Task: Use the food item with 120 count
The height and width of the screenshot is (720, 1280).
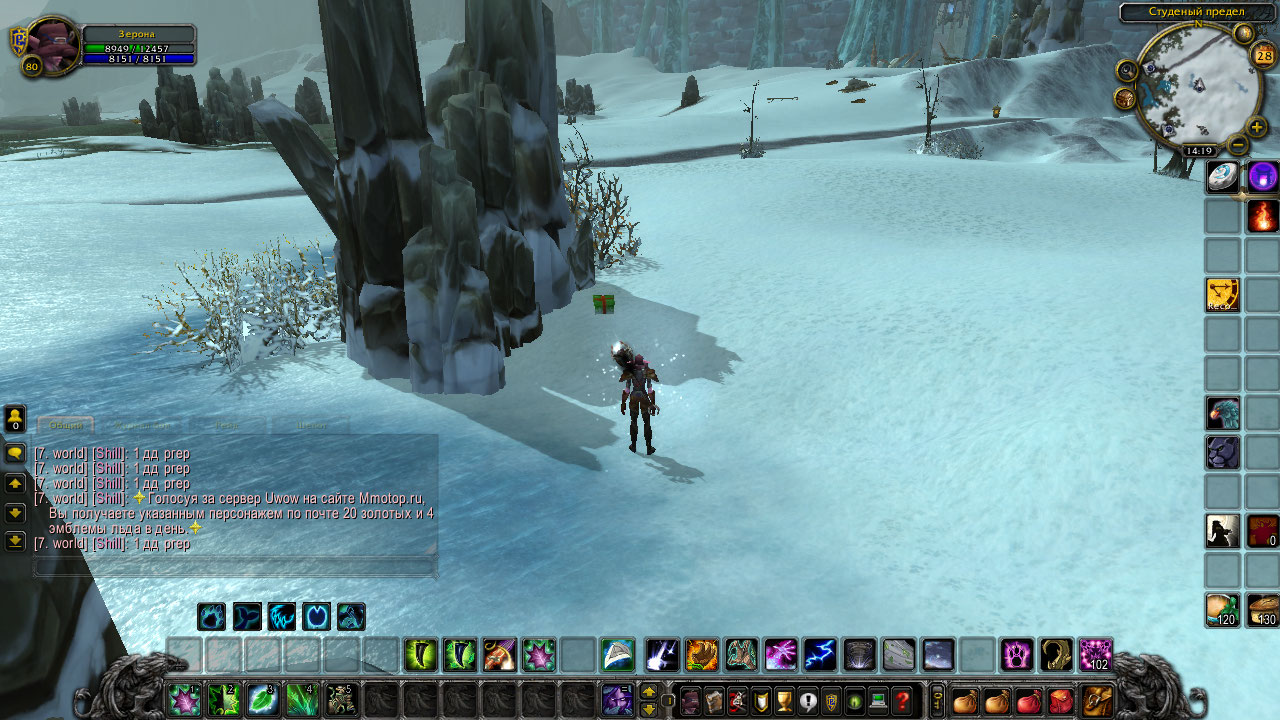Action: pos(1222,609)
